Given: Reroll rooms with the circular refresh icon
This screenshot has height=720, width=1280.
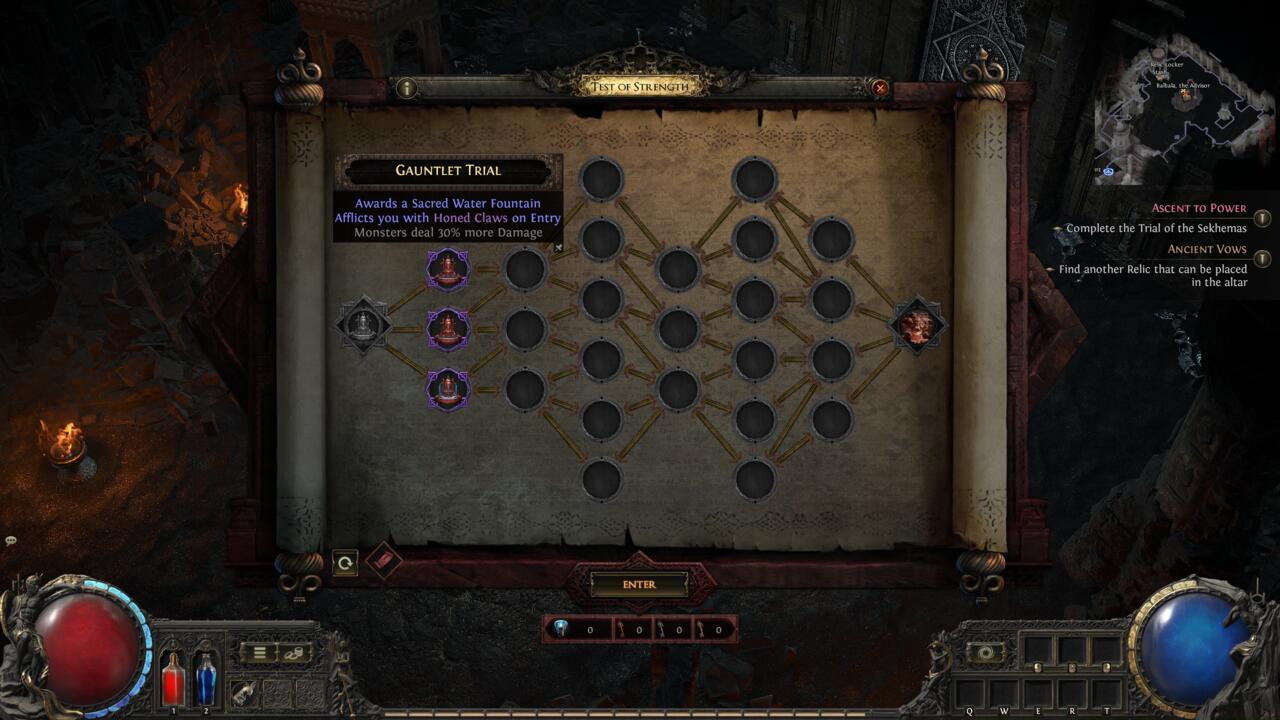Looking at the screenshot, I should tap(344, 563).
